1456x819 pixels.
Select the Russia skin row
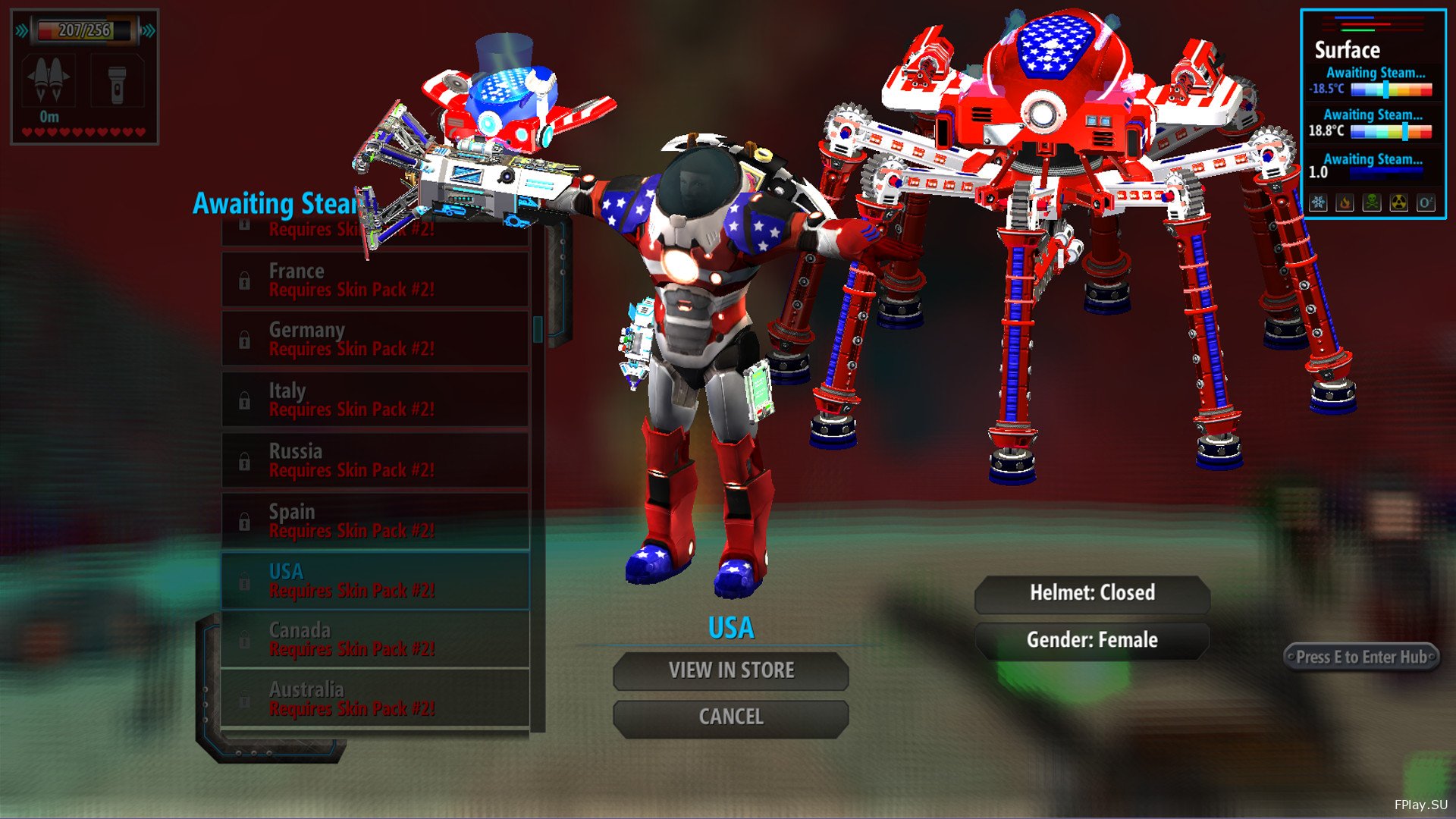coord(375,460)
